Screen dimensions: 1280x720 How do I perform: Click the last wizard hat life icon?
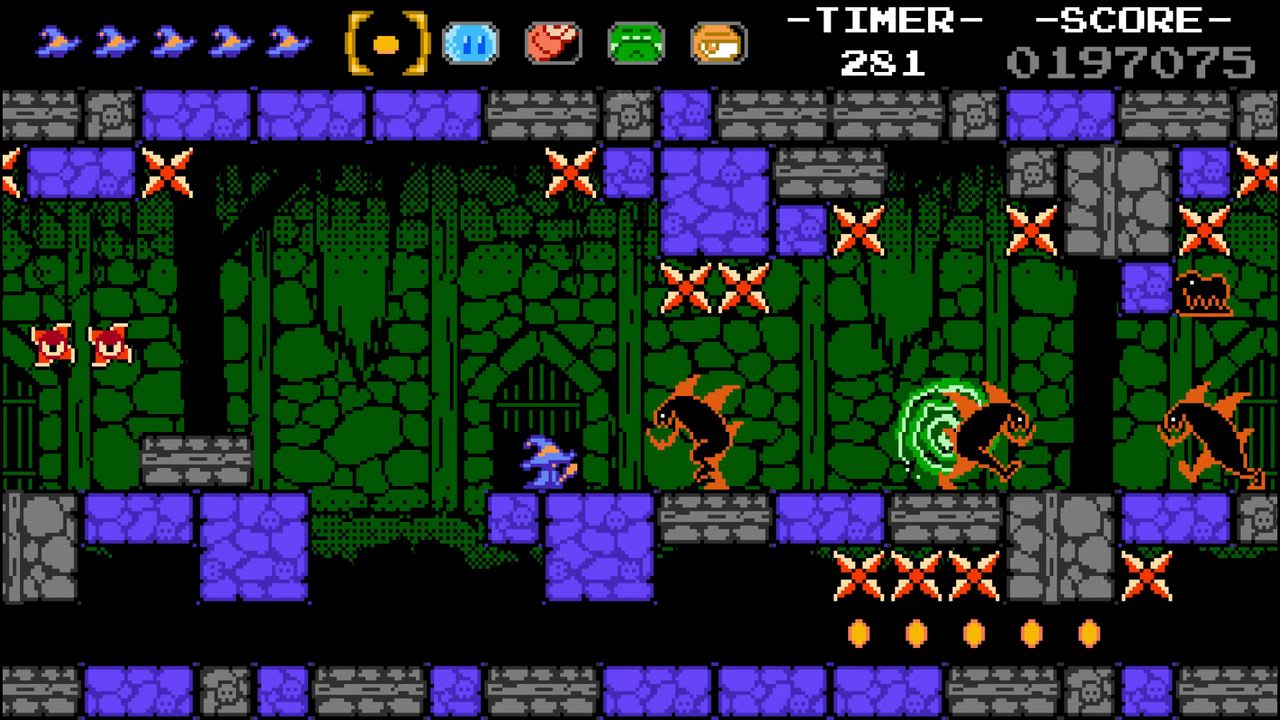pos(290,40)
